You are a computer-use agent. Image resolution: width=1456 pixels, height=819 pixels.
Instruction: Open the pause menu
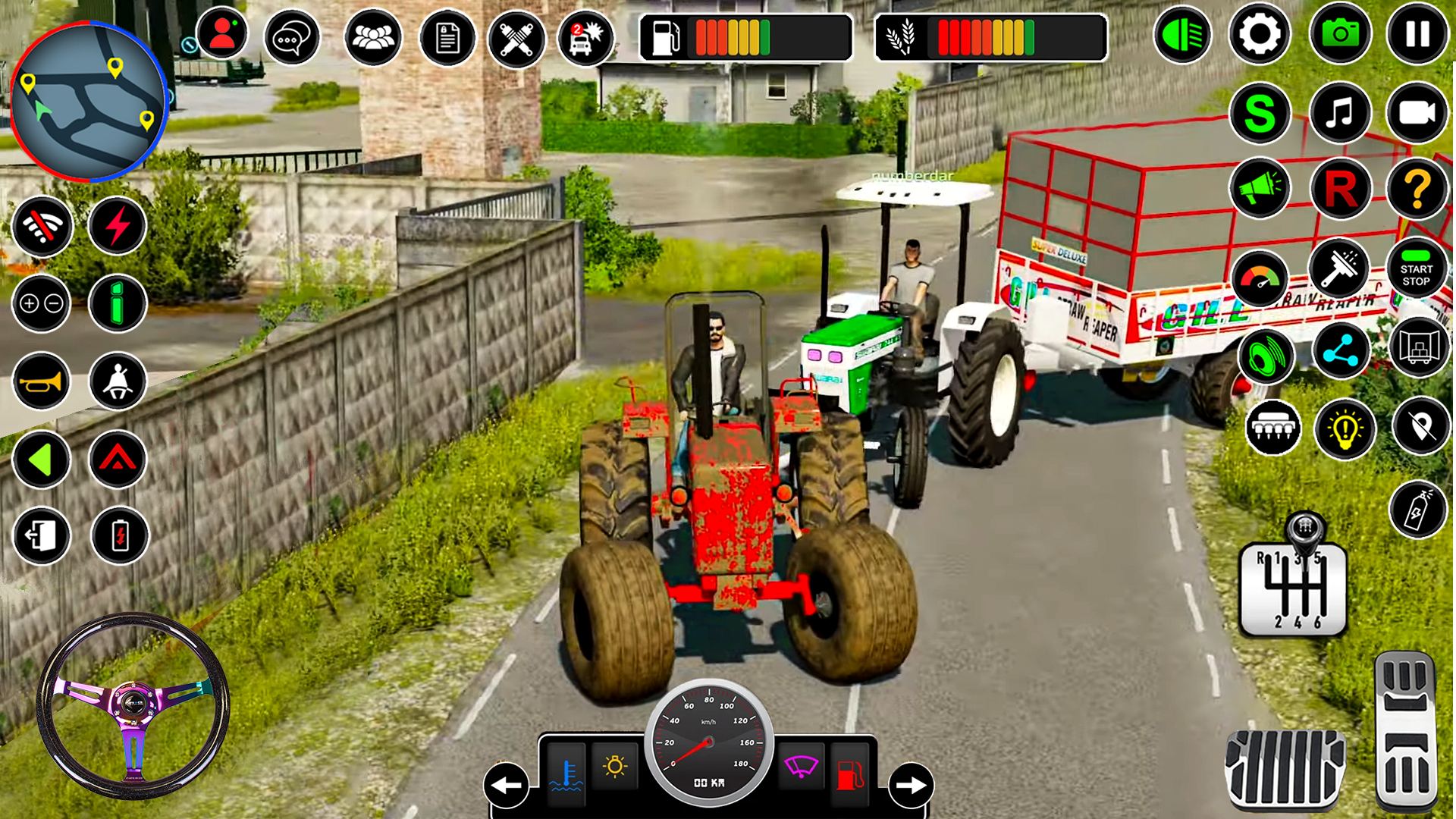click(1417, 34)
